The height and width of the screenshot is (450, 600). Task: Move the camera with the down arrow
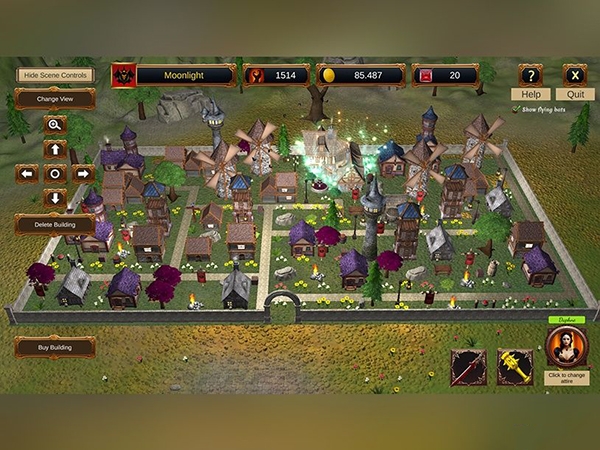[55, 198]
